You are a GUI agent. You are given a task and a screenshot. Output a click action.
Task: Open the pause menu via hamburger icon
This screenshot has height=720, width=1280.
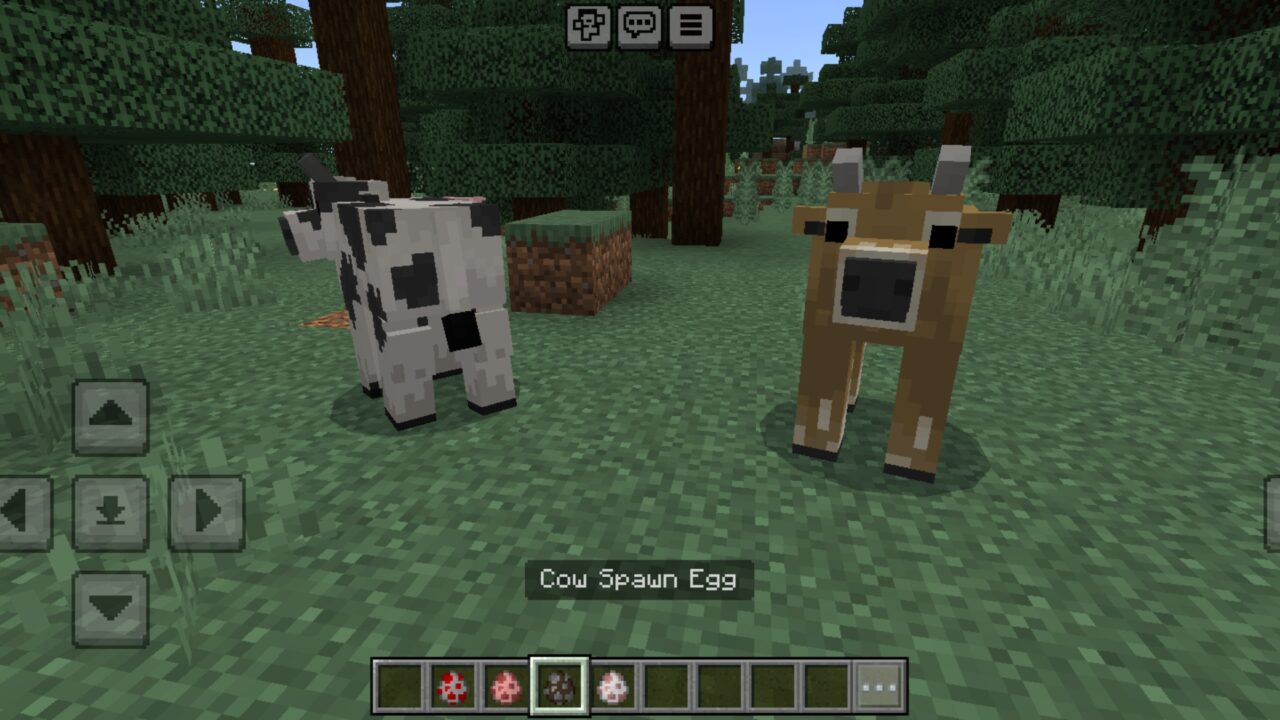[692, 27]
